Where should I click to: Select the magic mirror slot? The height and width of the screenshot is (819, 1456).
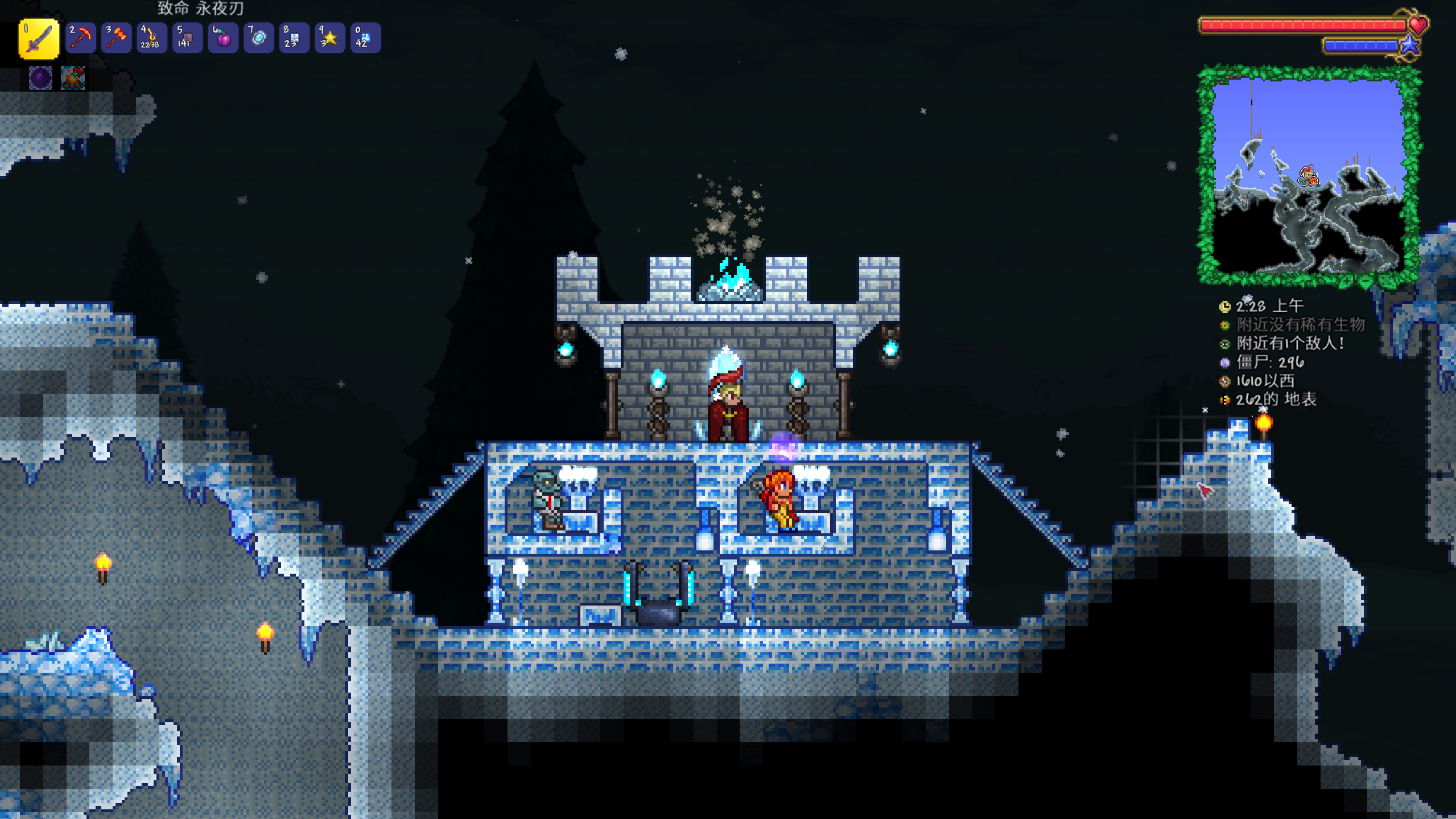click(x=258, y=38)
